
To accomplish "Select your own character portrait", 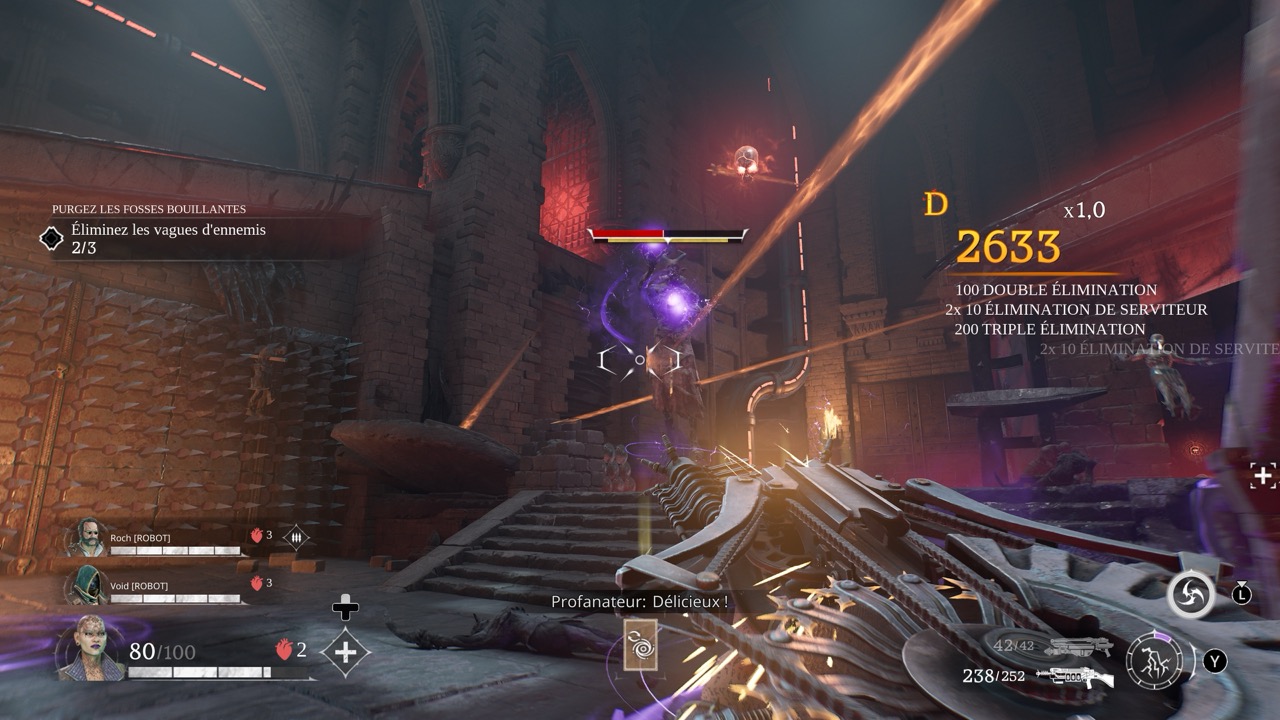I will [91, 648].
